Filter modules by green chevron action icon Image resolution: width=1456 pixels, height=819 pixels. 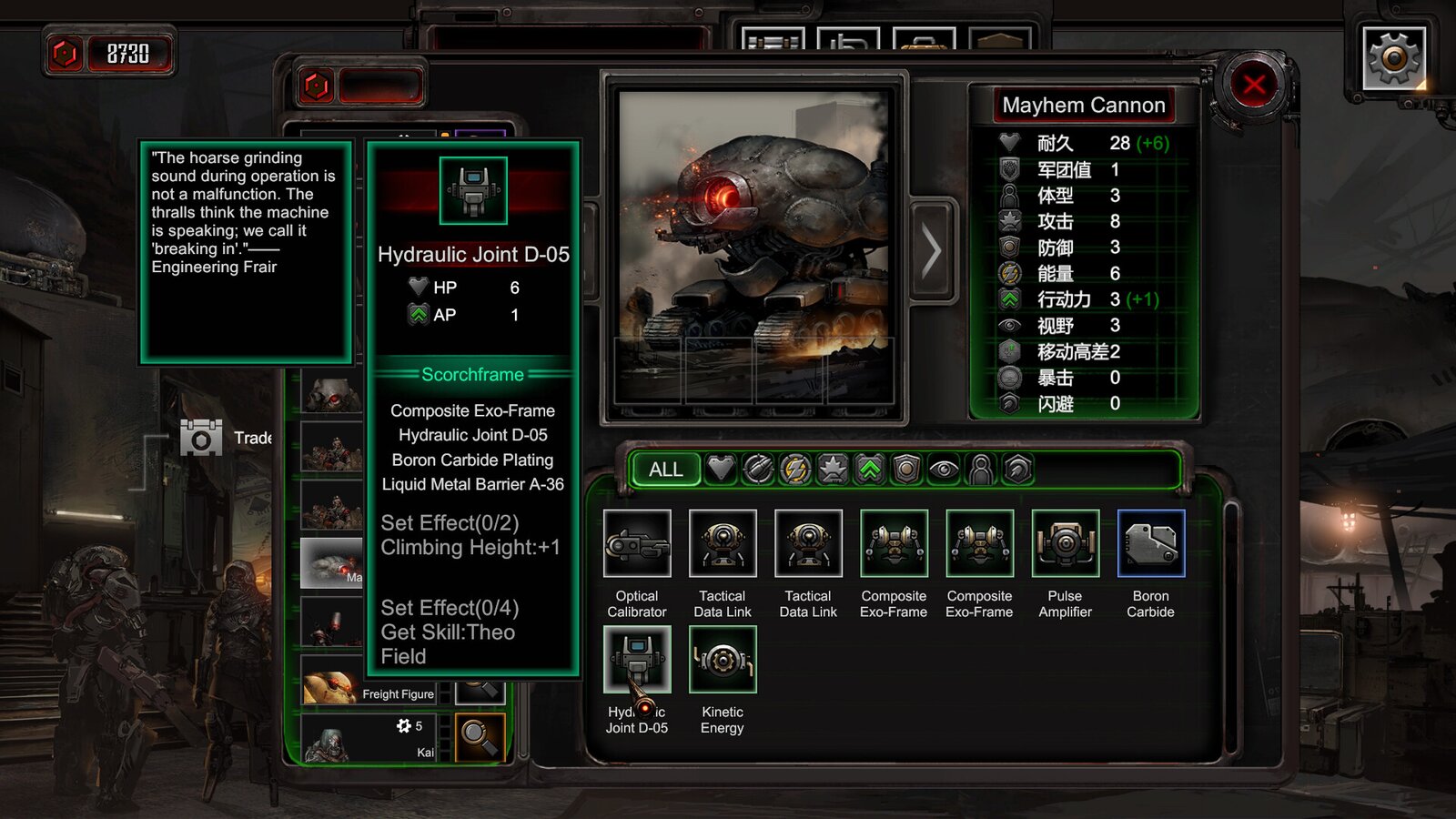pyautogui.click(x=870, y=470)
